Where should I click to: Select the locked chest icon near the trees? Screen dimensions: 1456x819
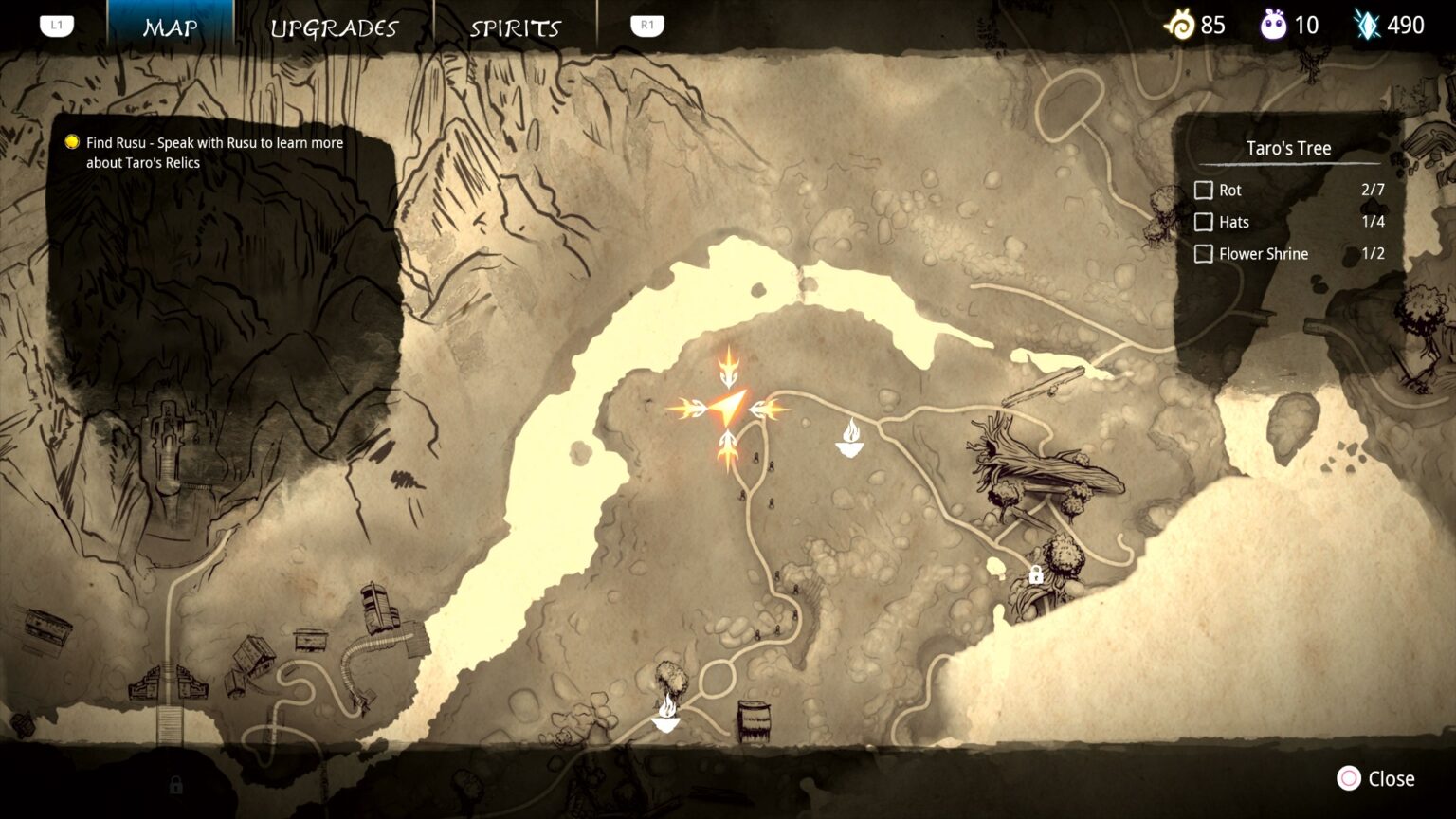click(x=1037, y=573)
